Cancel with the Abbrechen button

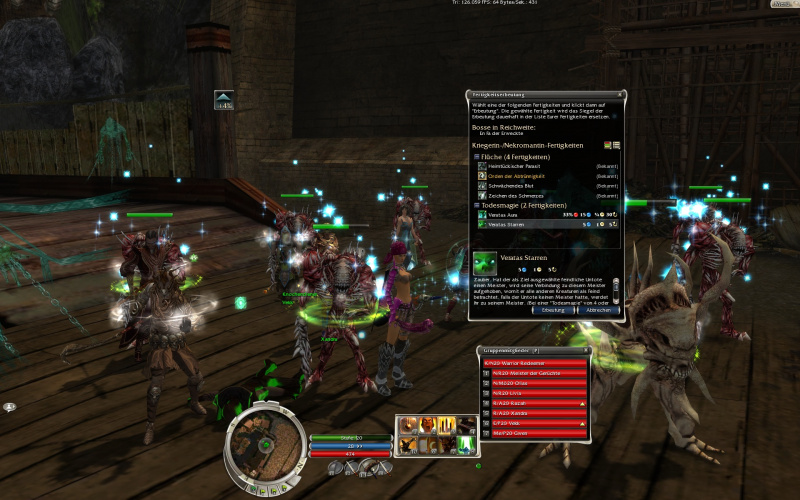tap(597, 310)
